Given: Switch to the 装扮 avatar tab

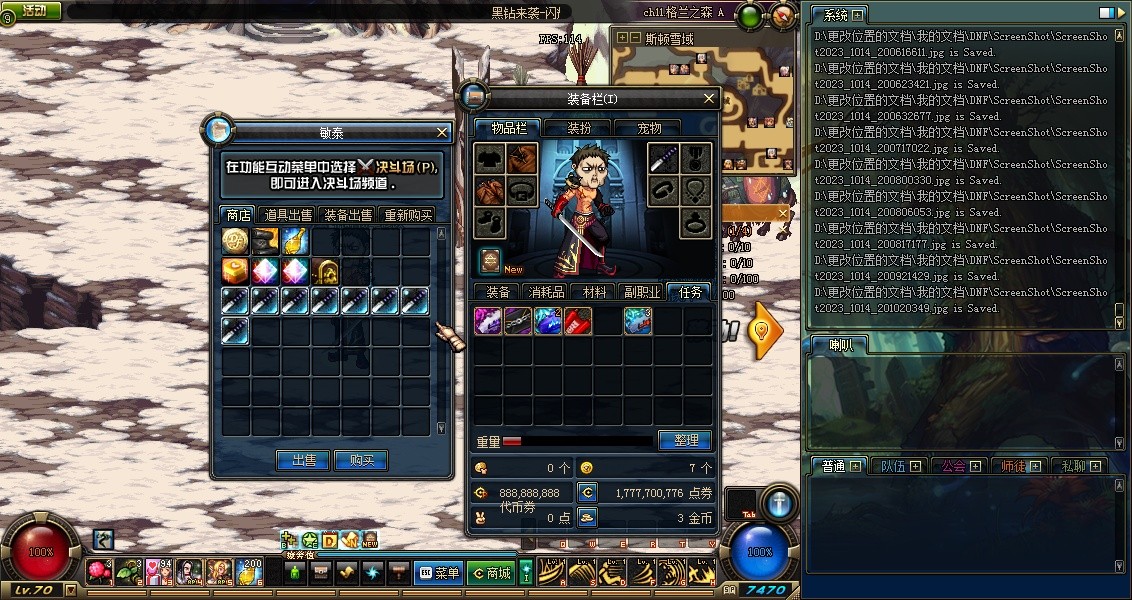Looking at the screenshot, I should 579,128.
